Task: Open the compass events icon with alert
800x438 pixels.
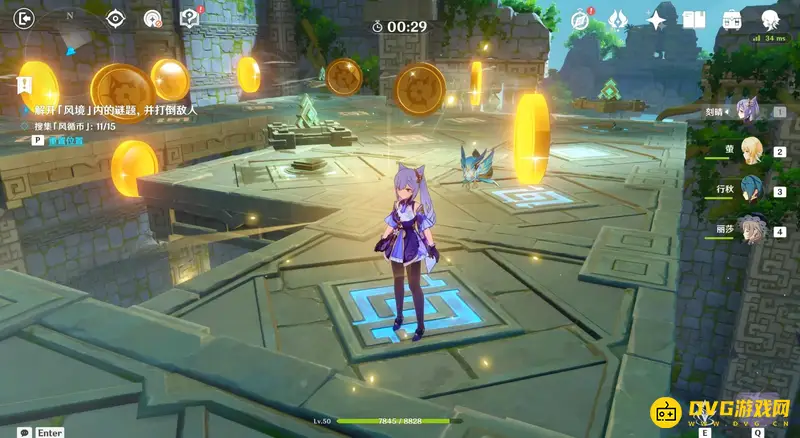Action: 581,19
